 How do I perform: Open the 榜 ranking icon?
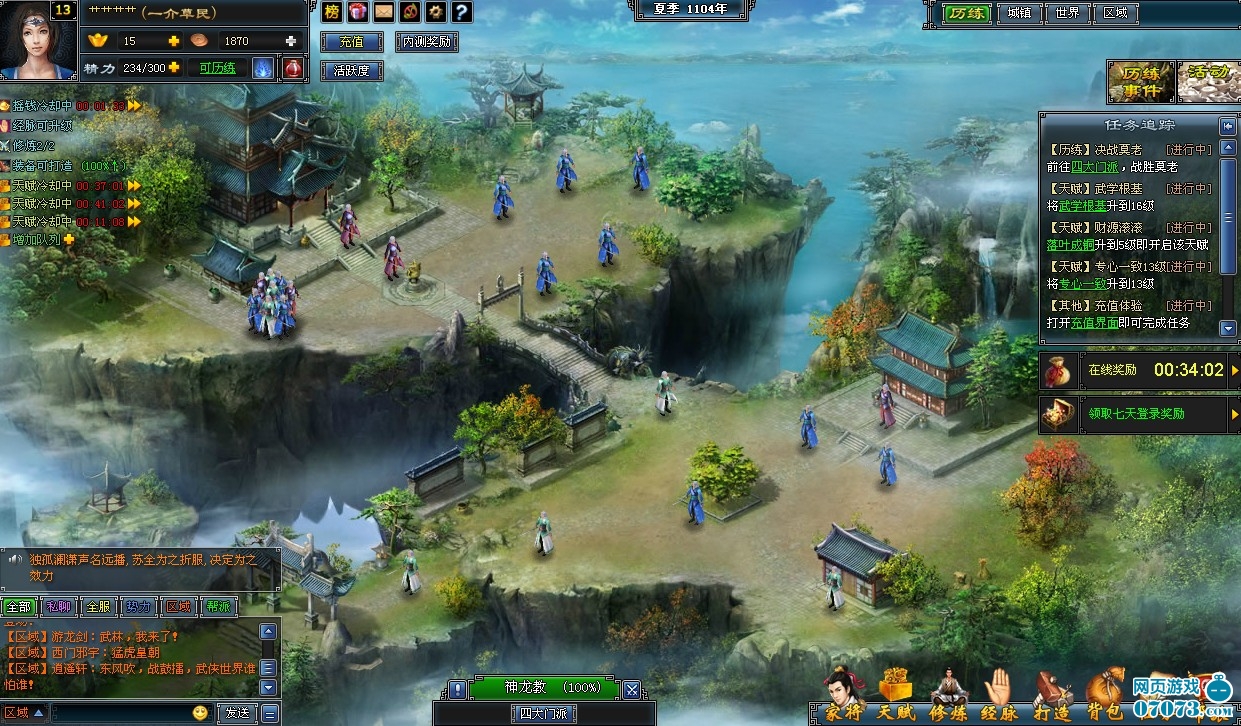[332, 12]
